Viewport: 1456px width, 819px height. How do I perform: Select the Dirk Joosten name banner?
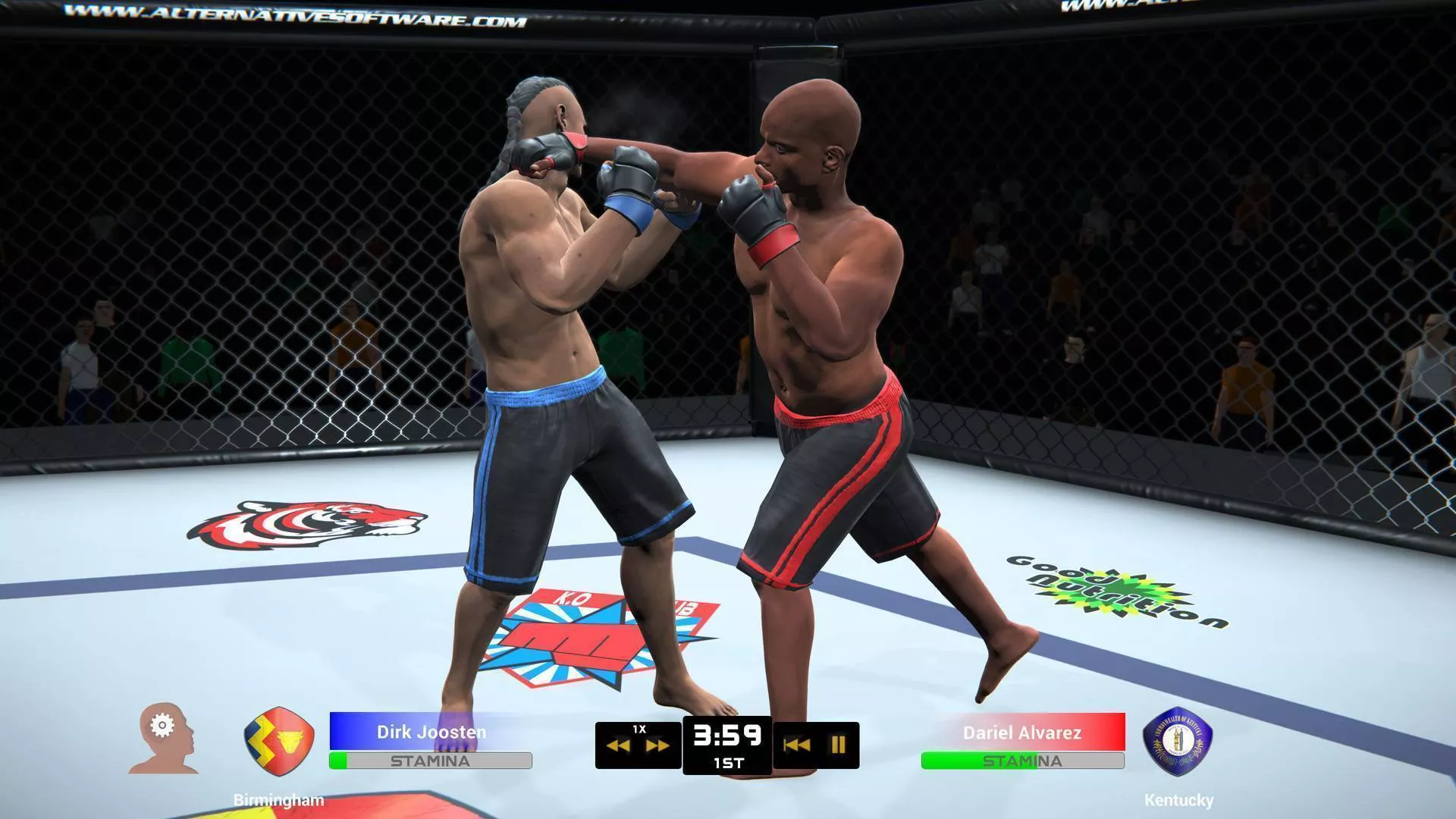[x=431, y=732]
